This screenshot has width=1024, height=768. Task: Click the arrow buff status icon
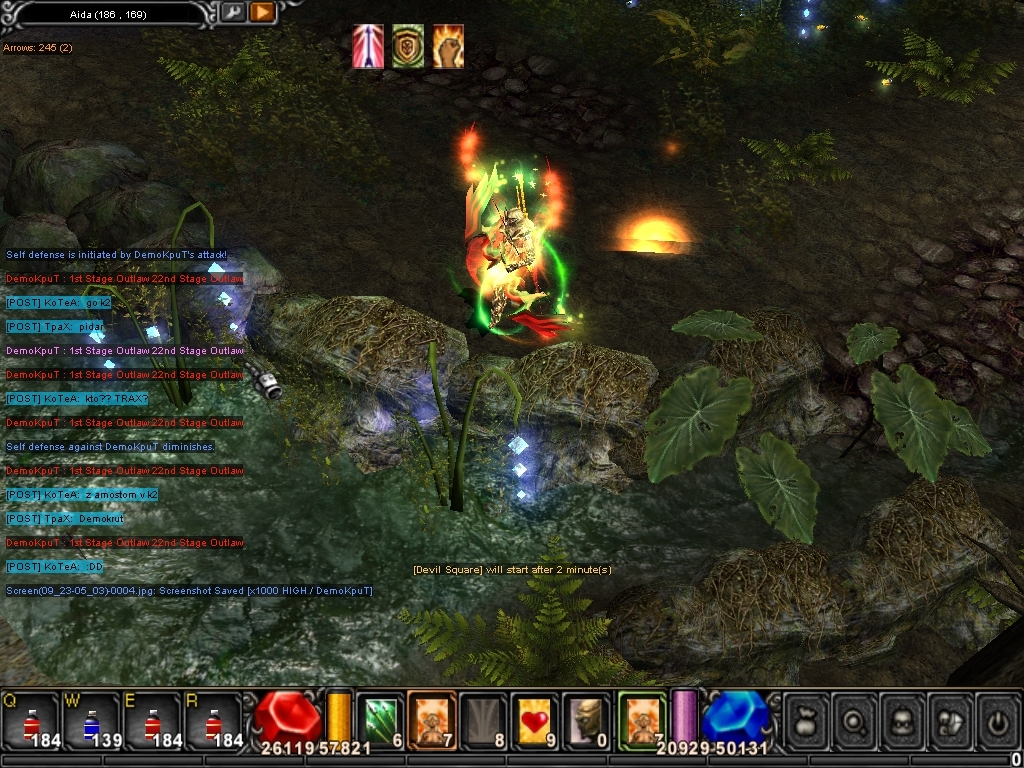(368, 47)
